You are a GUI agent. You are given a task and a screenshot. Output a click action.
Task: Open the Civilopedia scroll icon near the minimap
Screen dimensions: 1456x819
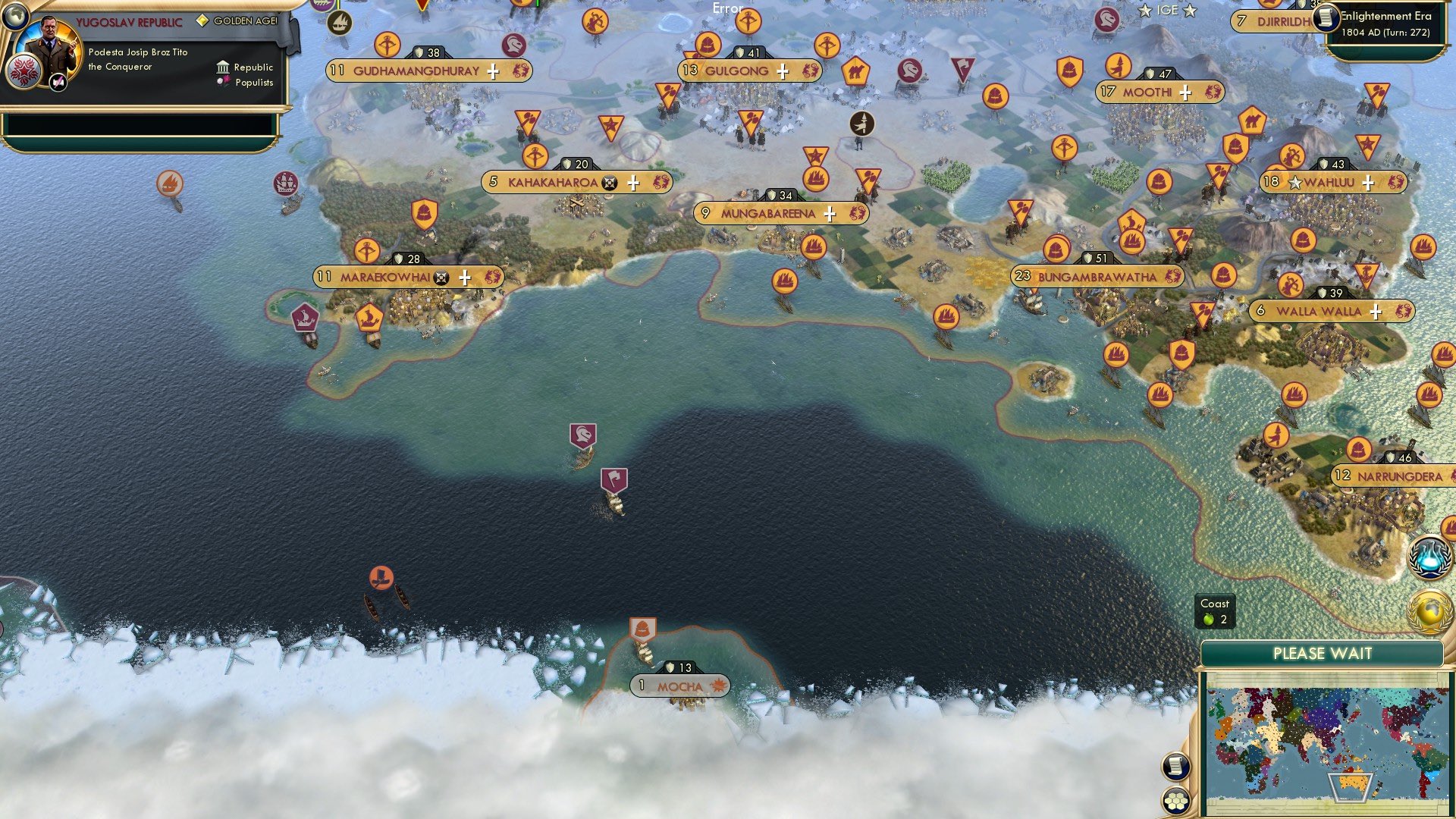(x=1176, y=767)
